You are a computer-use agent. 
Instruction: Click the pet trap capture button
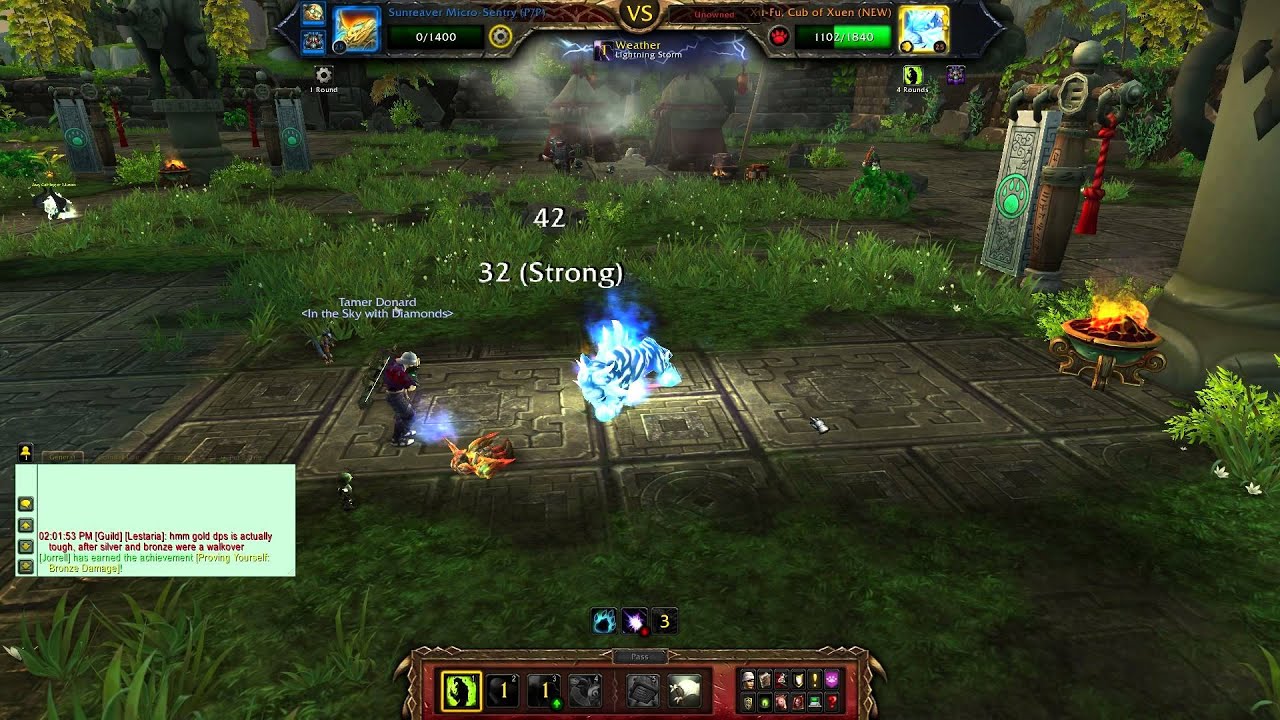click(x=643, y=690)
